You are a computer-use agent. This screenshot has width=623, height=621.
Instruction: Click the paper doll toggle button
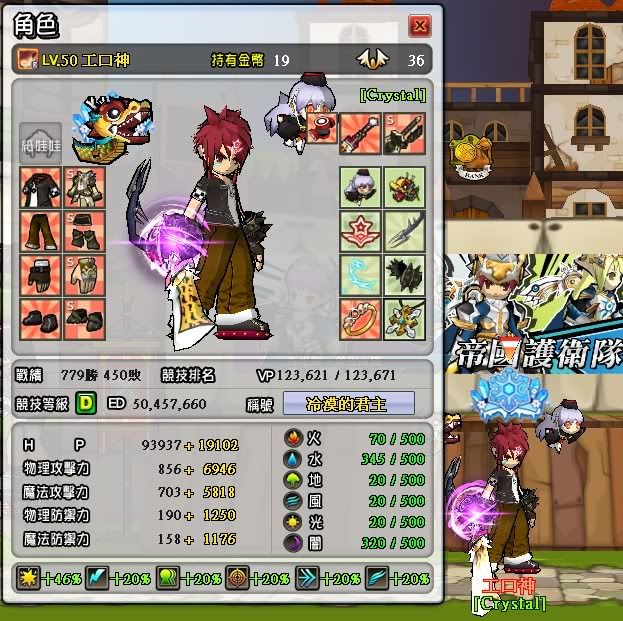coord(41,143)
